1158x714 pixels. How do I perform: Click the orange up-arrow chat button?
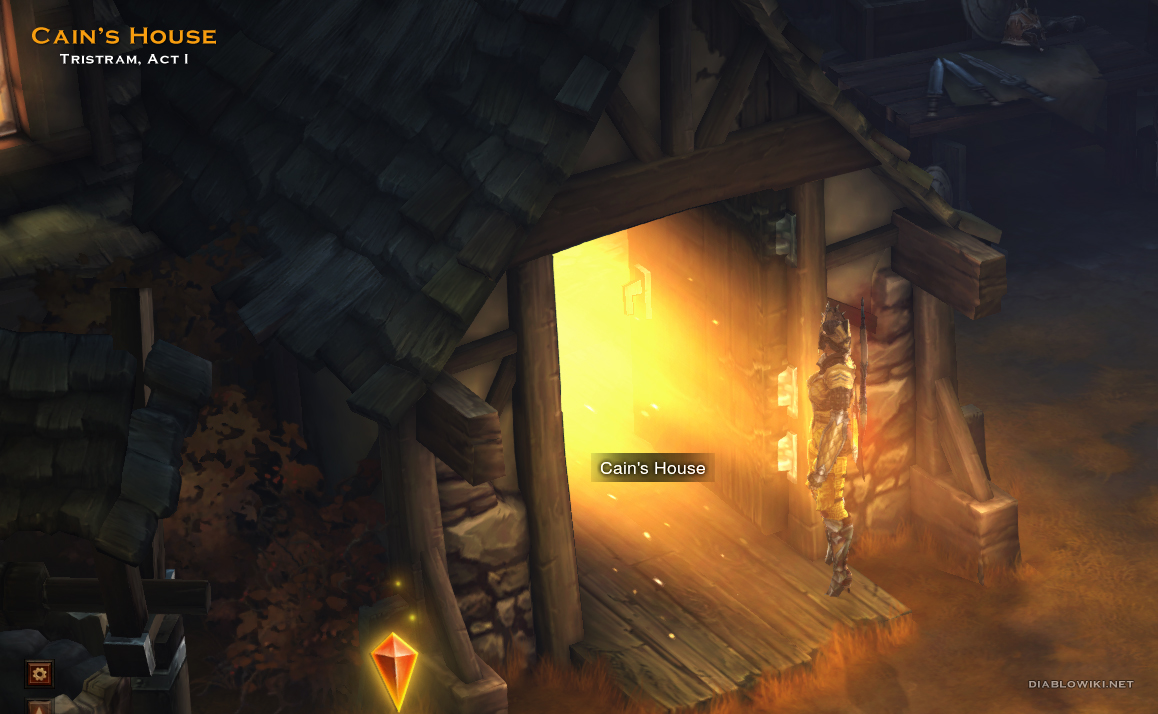(x=40, y=707)
